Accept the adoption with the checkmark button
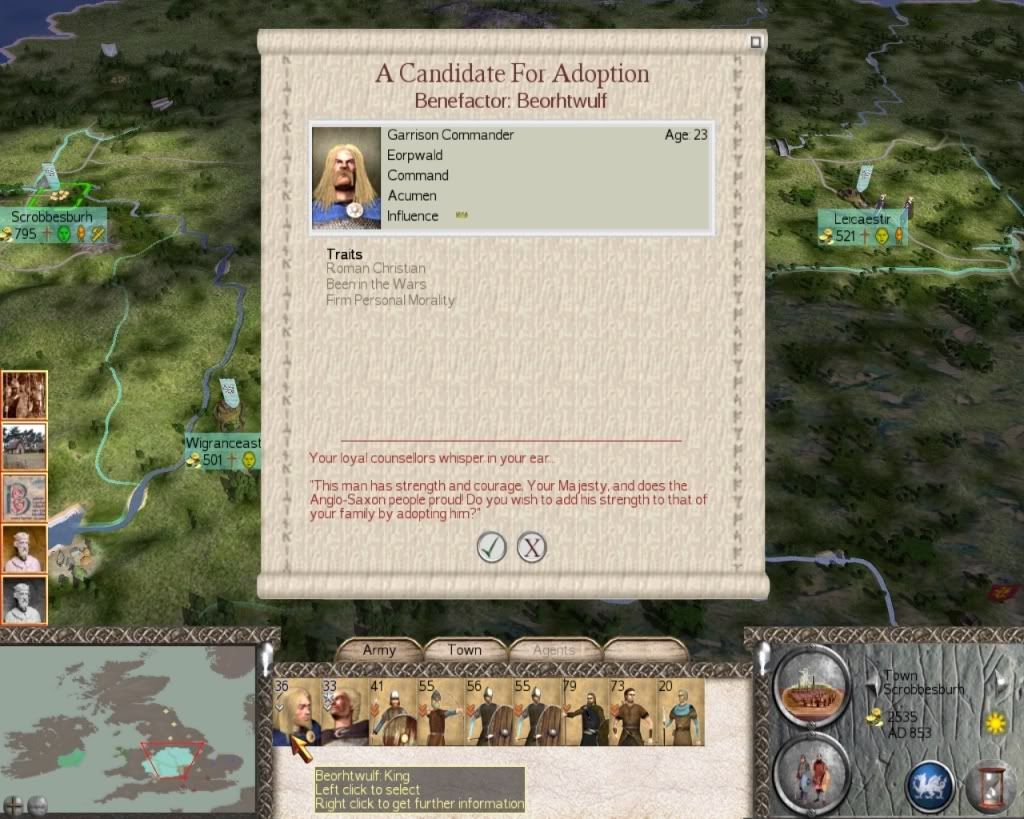The width and height of the screenshot is (1024, 819). [491, 547]
